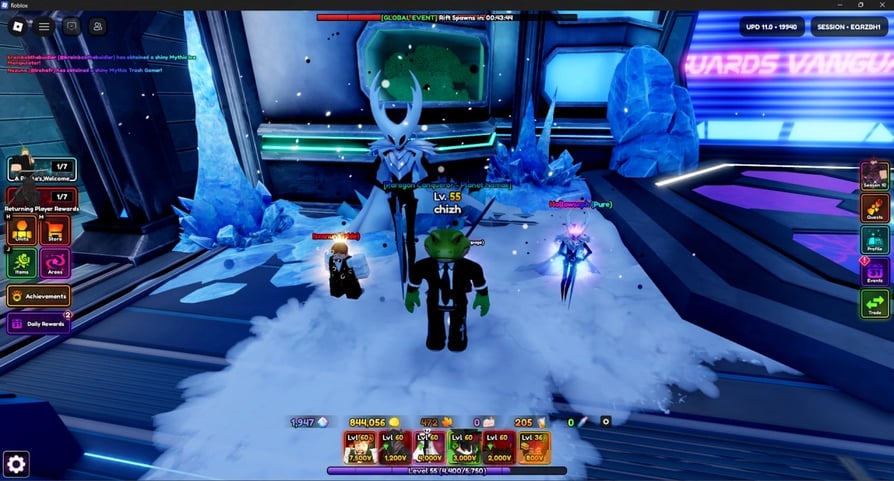Open the Areas teleport menu
The image size is (894, 481).
click(x=55, y=263)
